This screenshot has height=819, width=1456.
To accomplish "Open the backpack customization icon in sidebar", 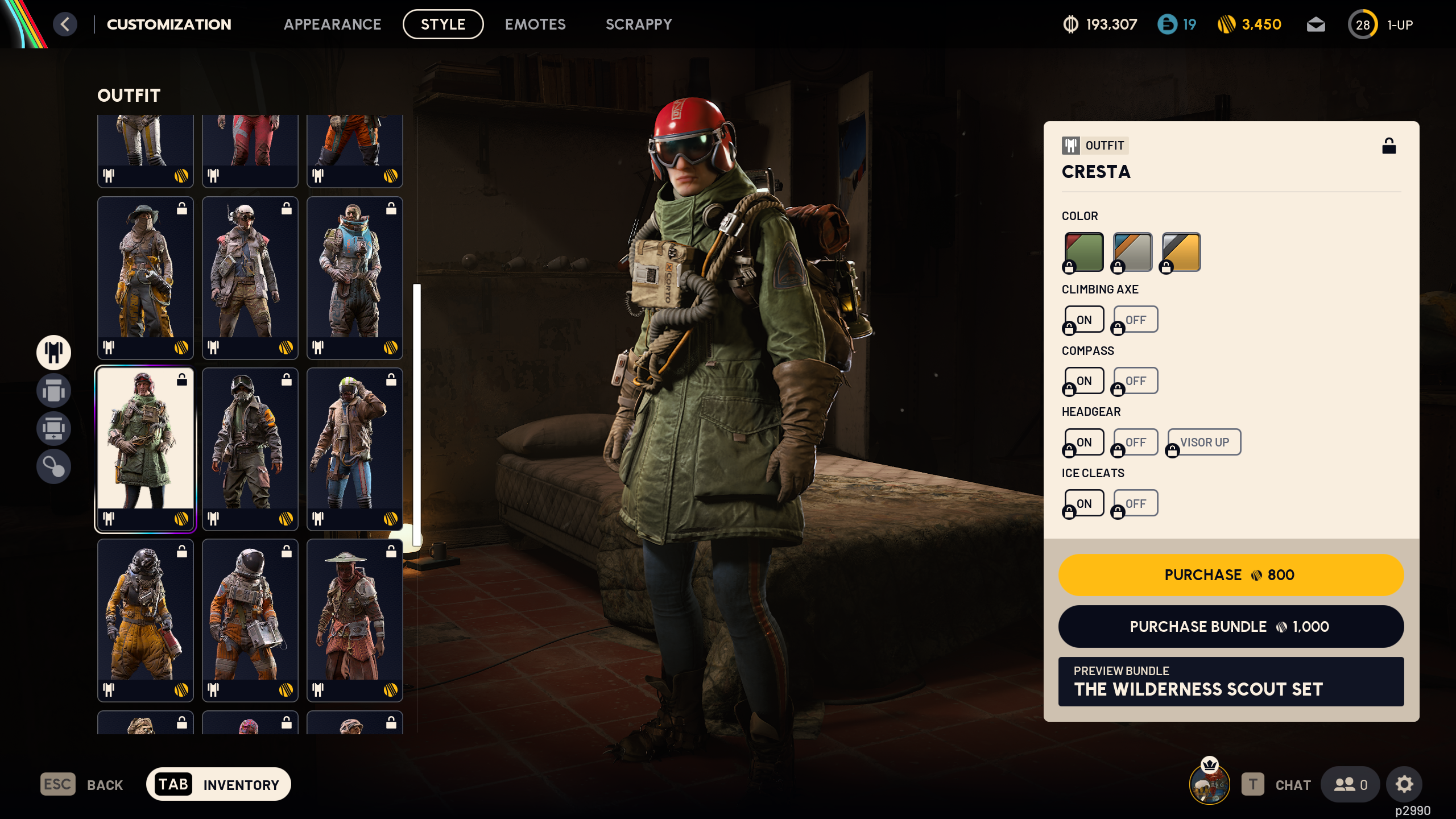I will [x=54, y=391].
